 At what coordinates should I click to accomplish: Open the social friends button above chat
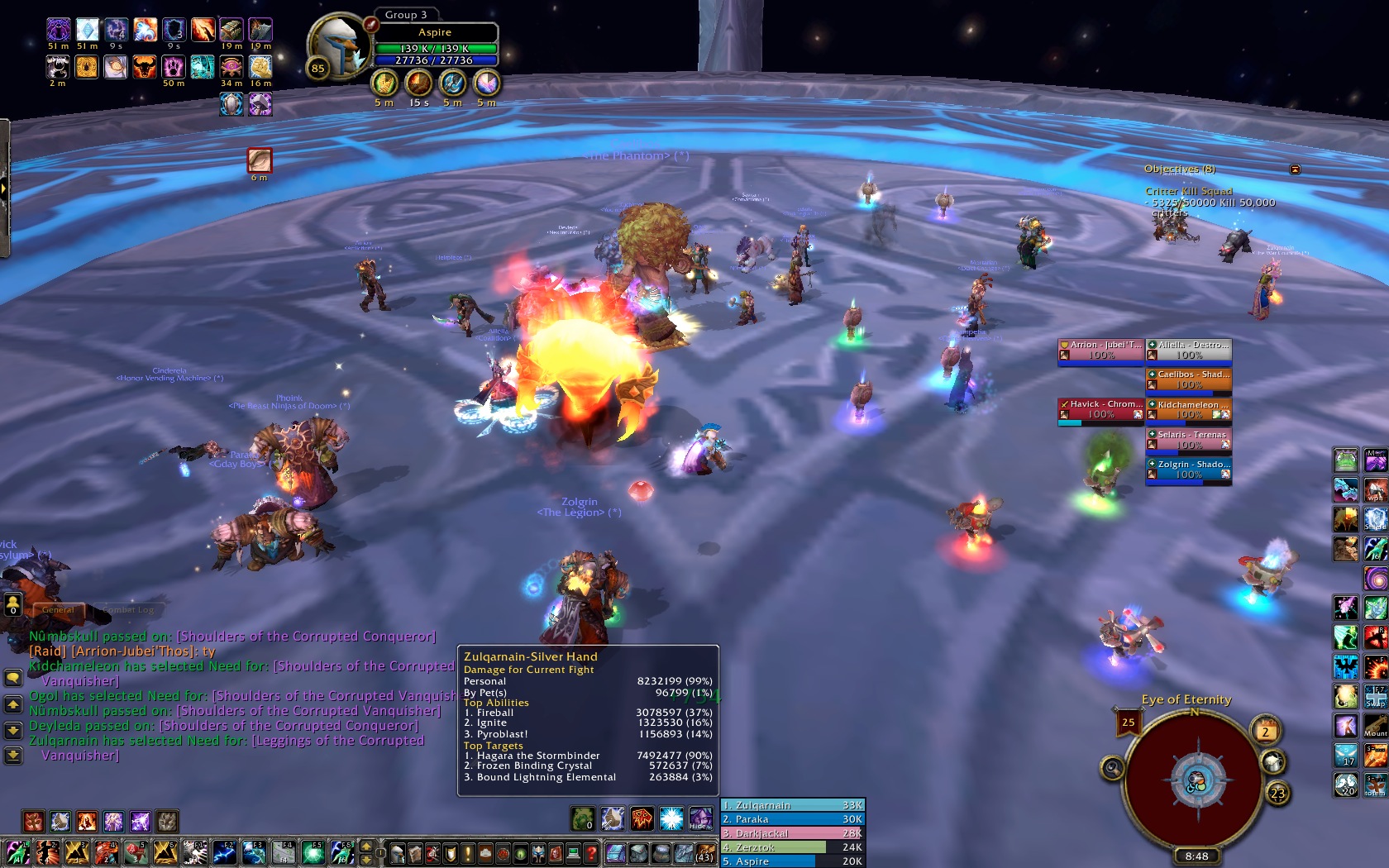[x=13, y=606]
